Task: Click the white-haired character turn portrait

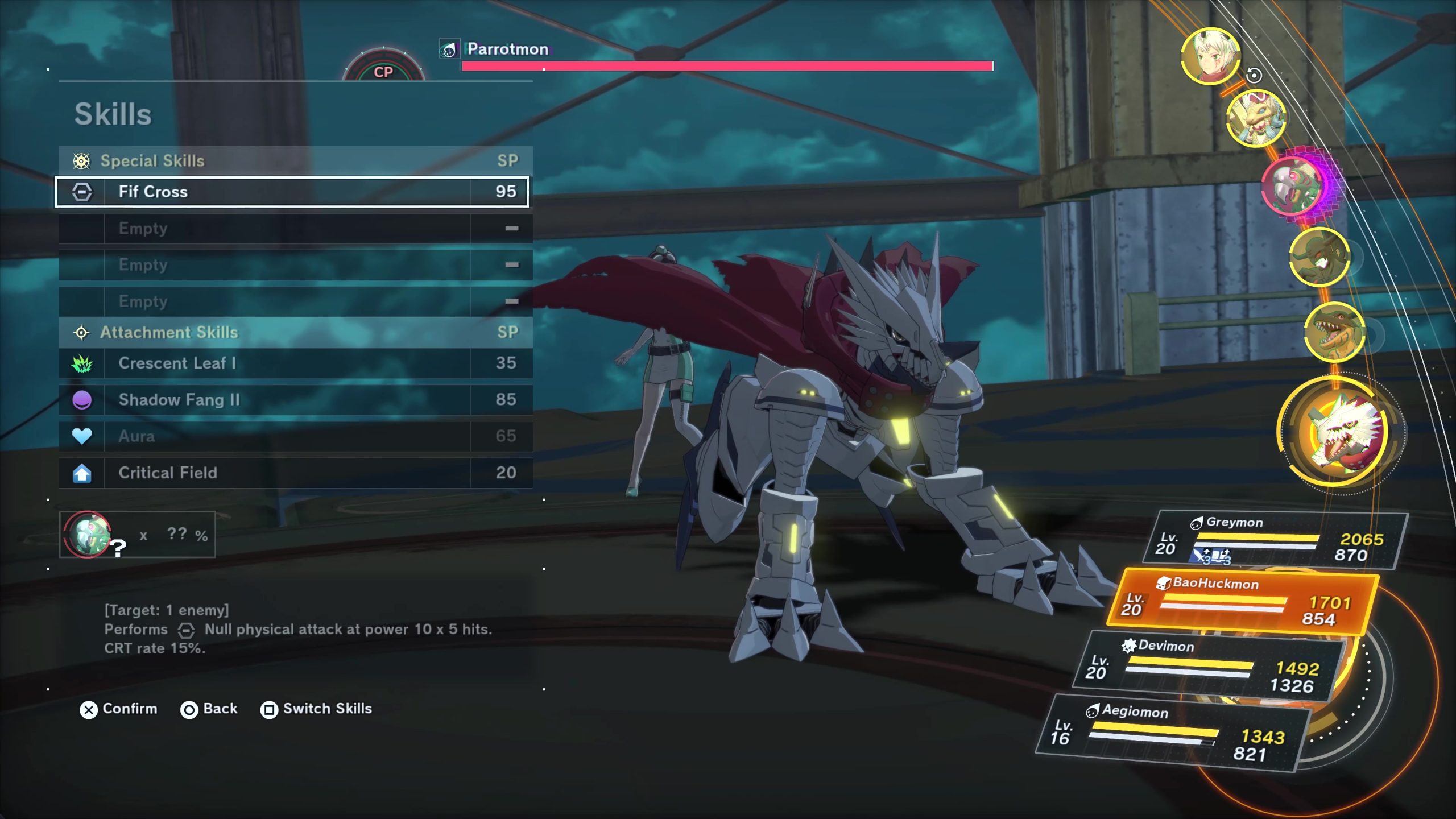Action: coord(1210,56)
